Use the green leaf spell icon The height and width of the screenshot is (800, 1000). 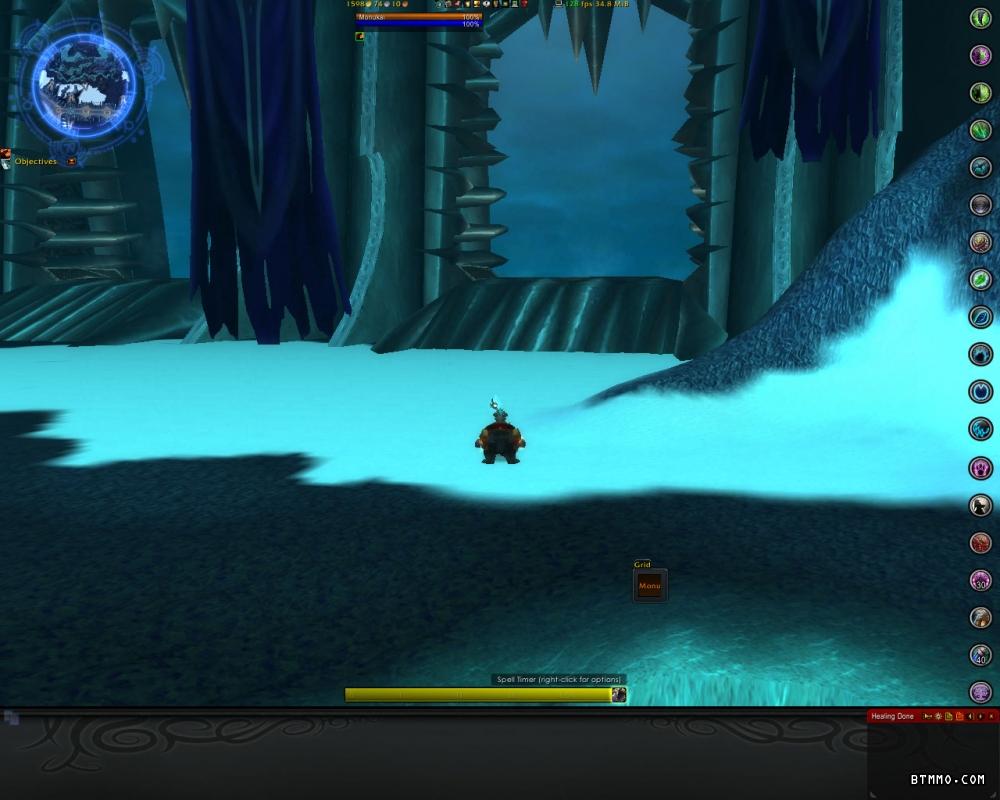(x=980, y=280)
